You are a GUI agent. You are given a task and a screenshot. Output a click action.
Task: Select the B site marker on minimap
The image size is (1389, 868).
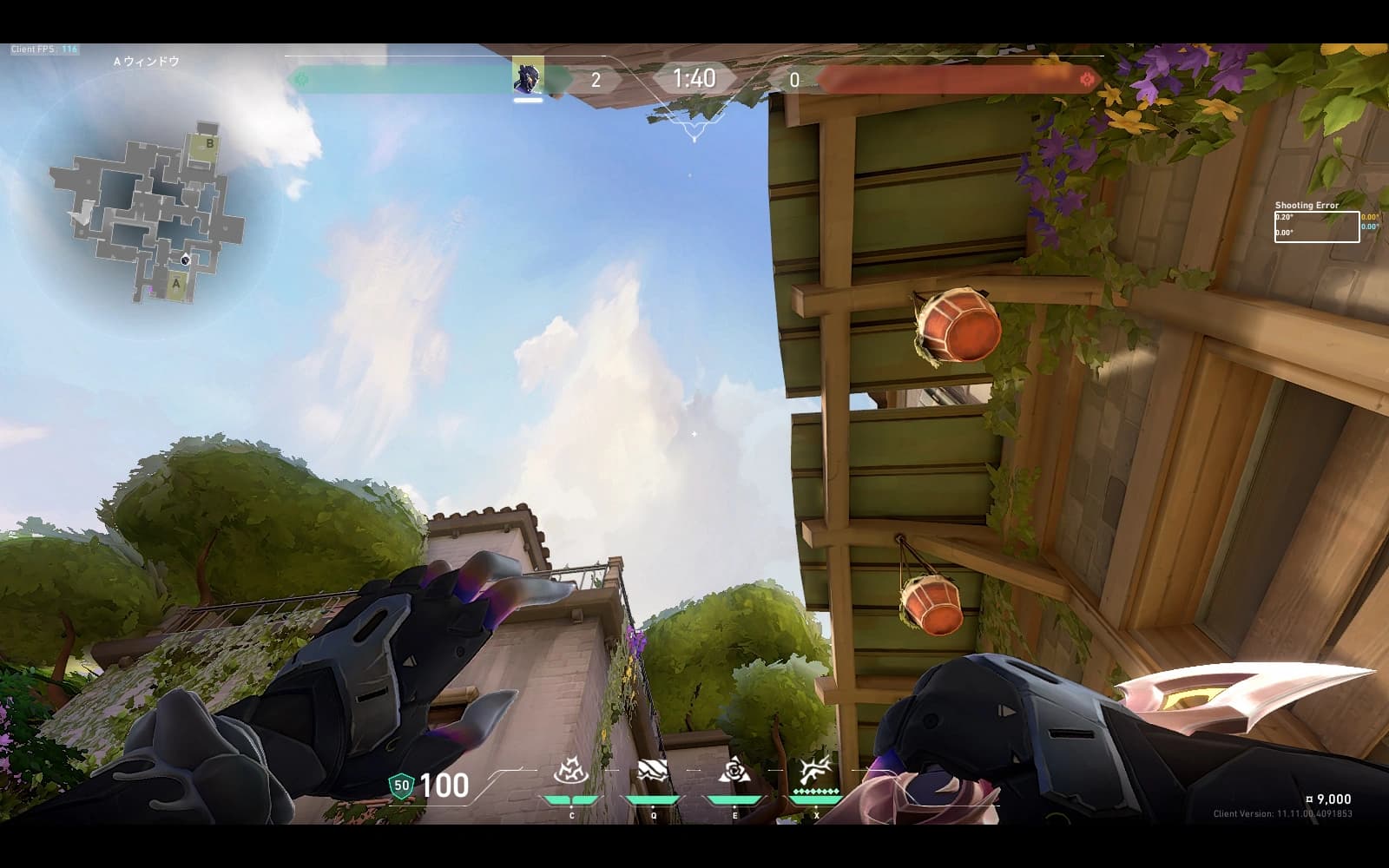(208, 144)
